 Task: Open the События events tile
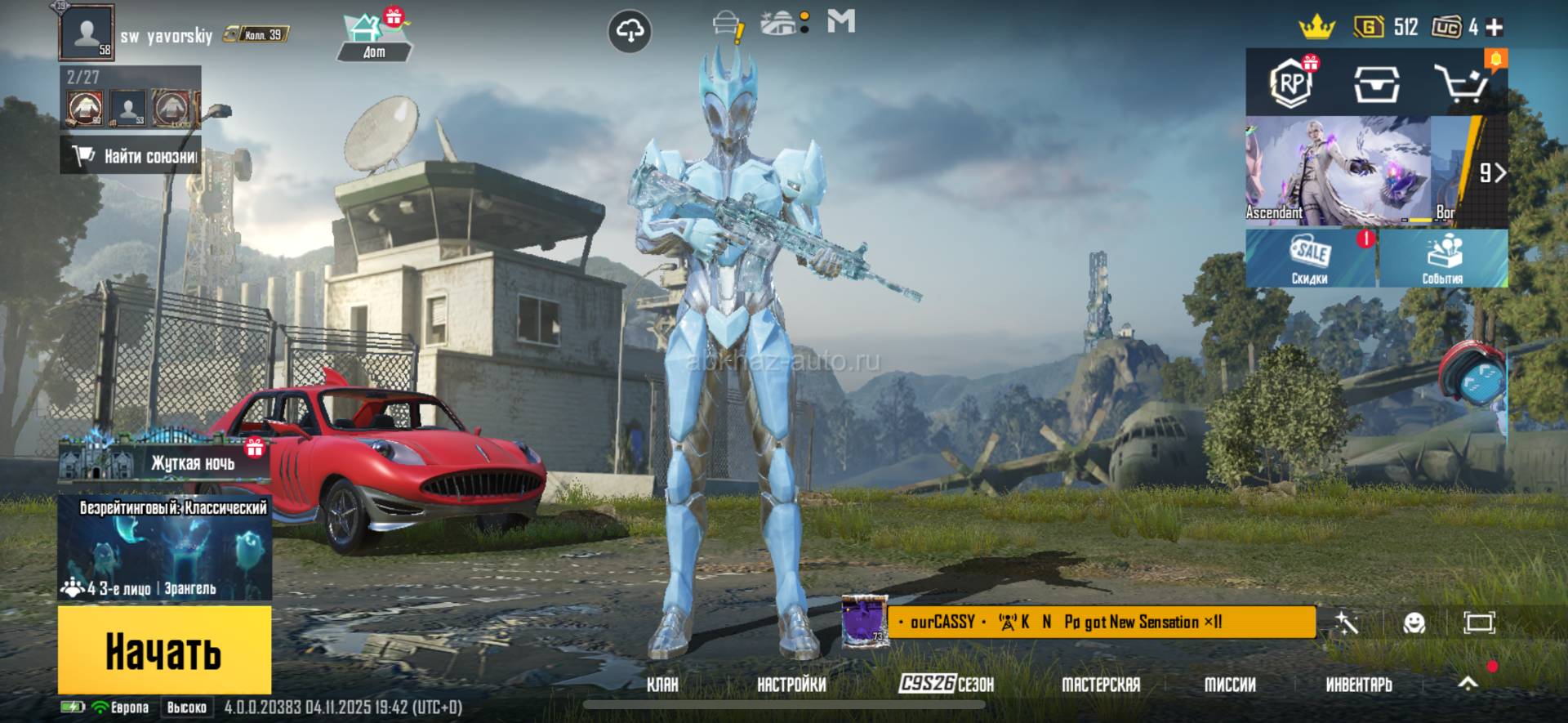[x=1443, y=258]
